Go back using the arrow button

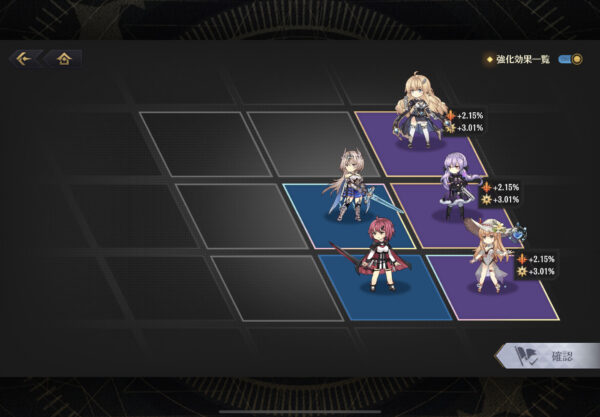[22, 58]
